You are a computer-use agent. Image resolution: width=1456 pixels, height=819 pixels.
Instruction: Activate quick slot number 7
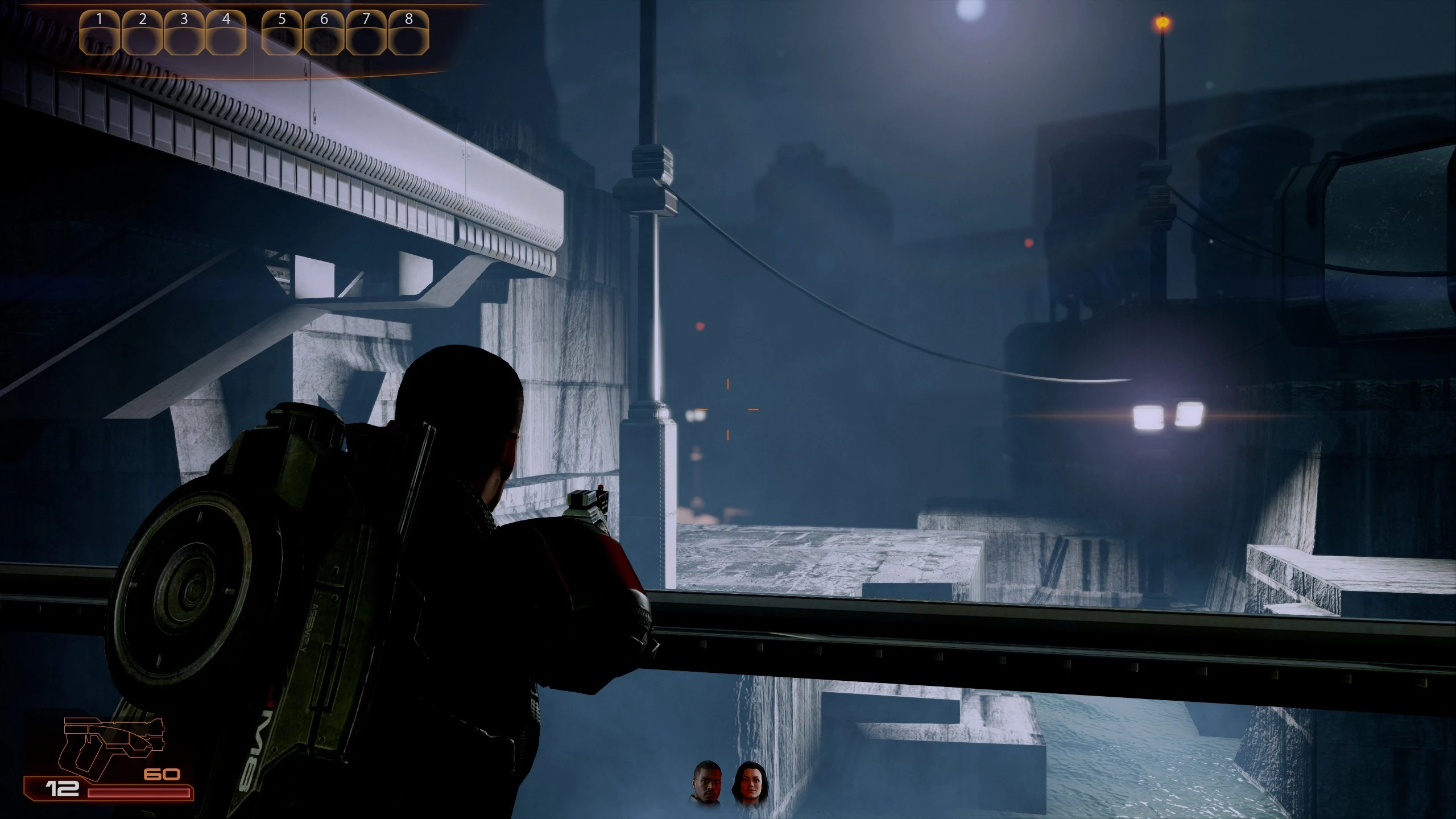click(366, 34)
